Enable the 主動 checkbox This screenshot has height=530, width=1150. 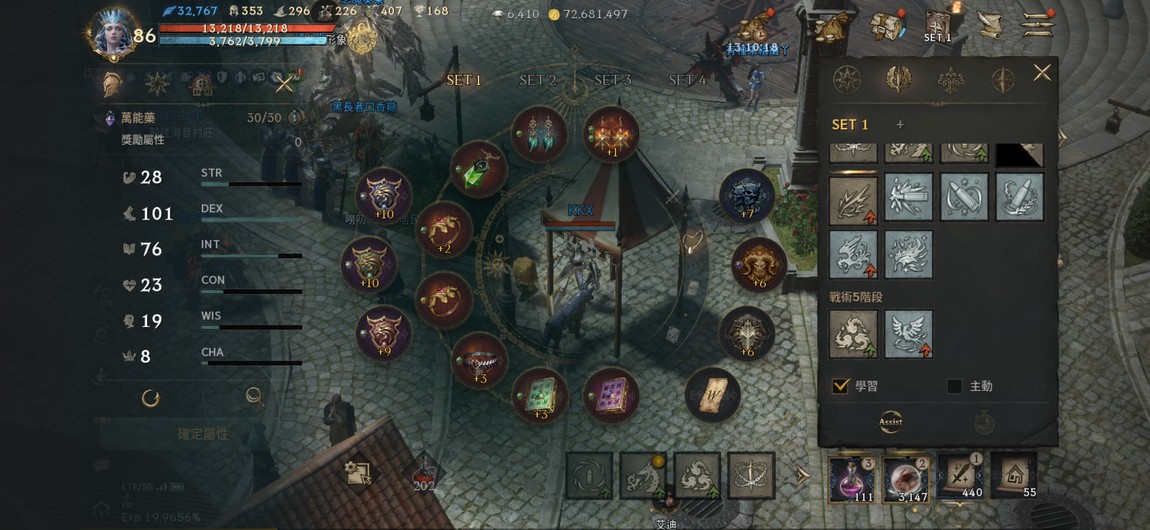click(x=954, y=386)
